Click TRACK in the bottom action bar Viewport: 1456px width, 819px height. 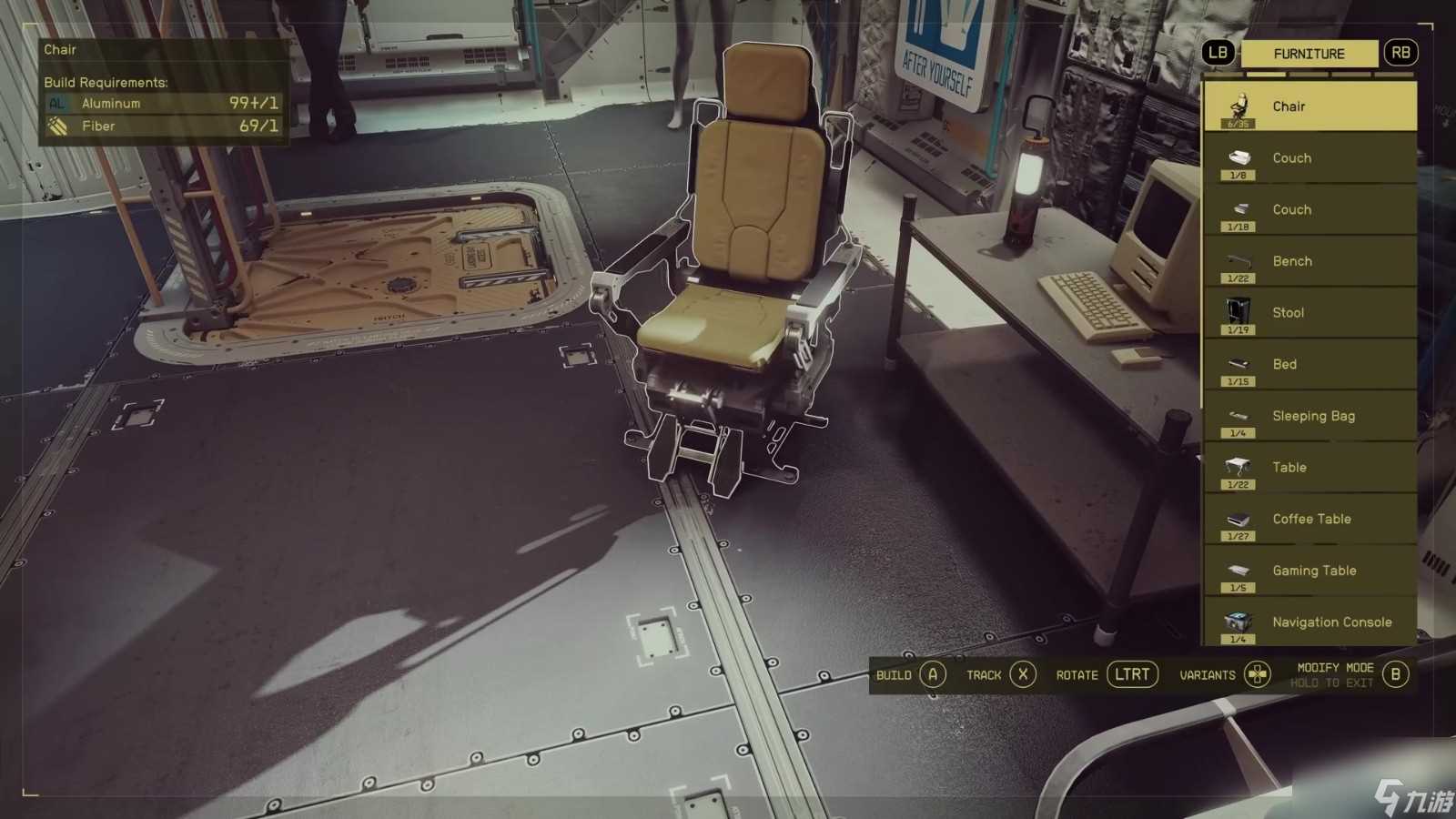pos(985,674)
